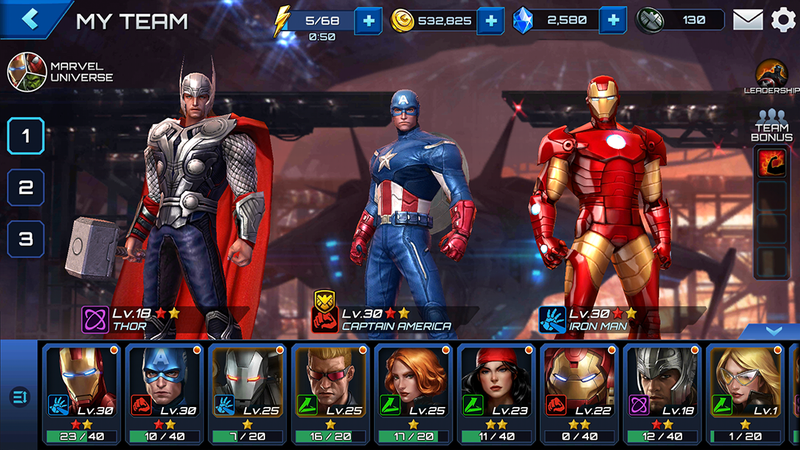Select the Lv.18 Thor roster card
Screen dimensions: 800x450
pyautogui.click(x=661, y=393)
